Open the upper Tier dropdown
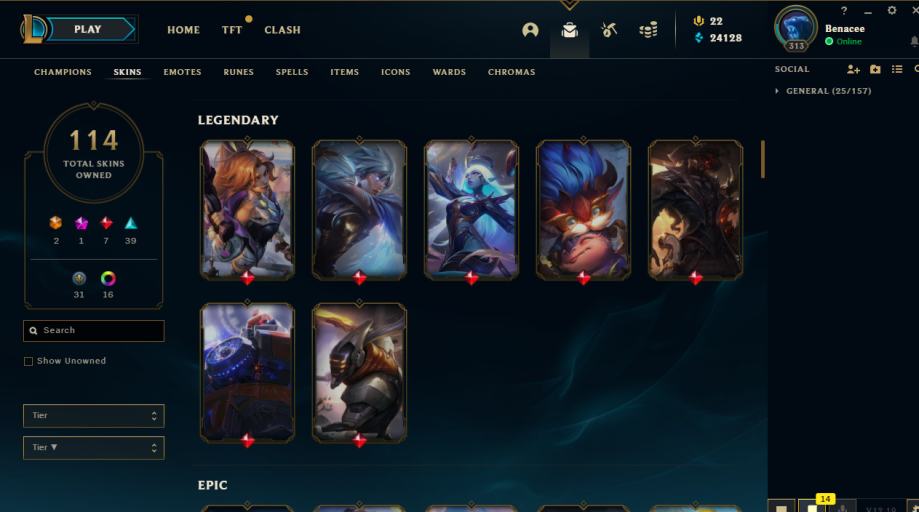Screen dimensions: 919x512 tap(93, 416)
